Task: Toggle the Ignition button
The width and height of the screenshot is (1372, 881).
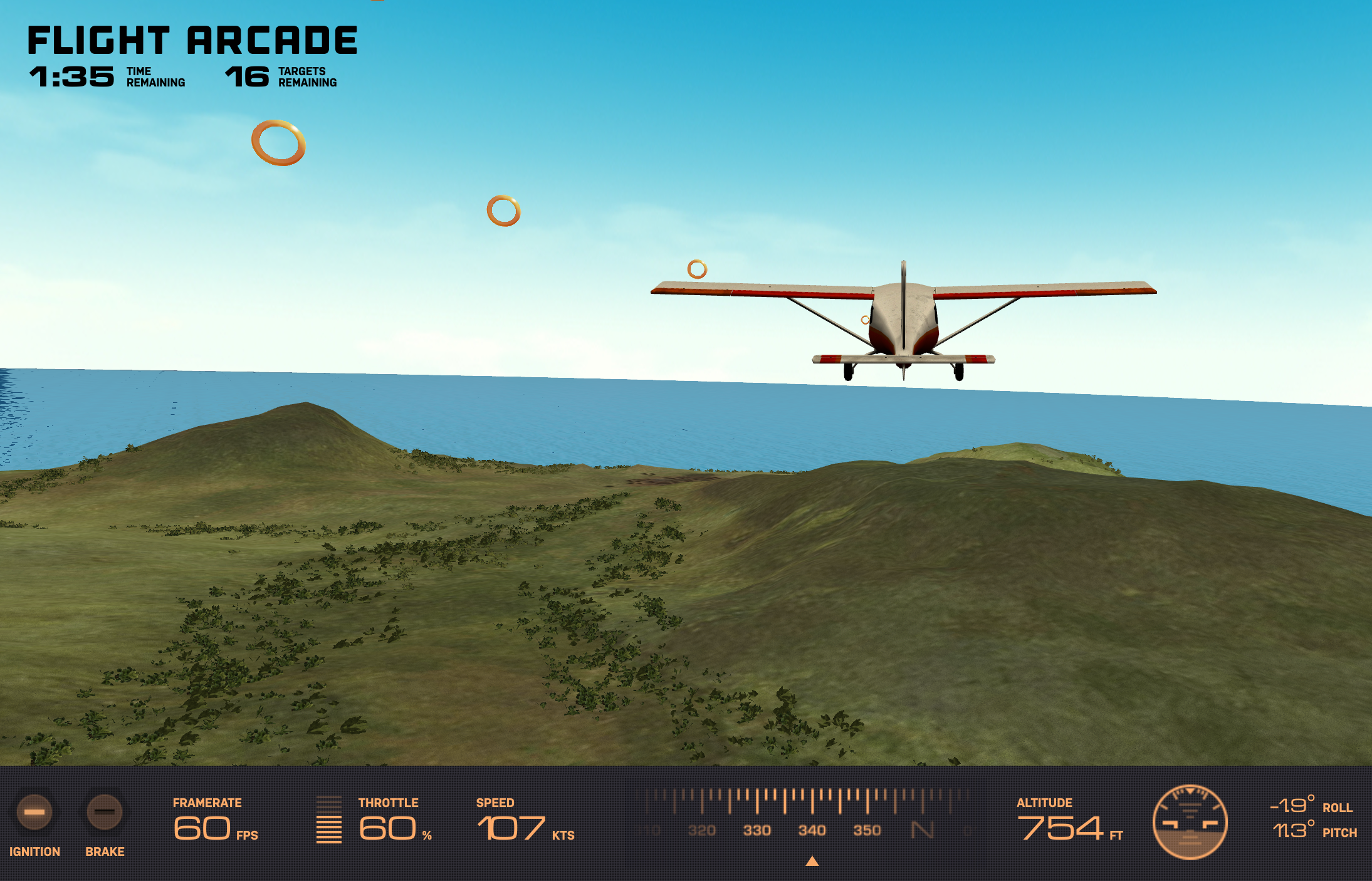Action: pyautogui.click(x=34, y=812)
